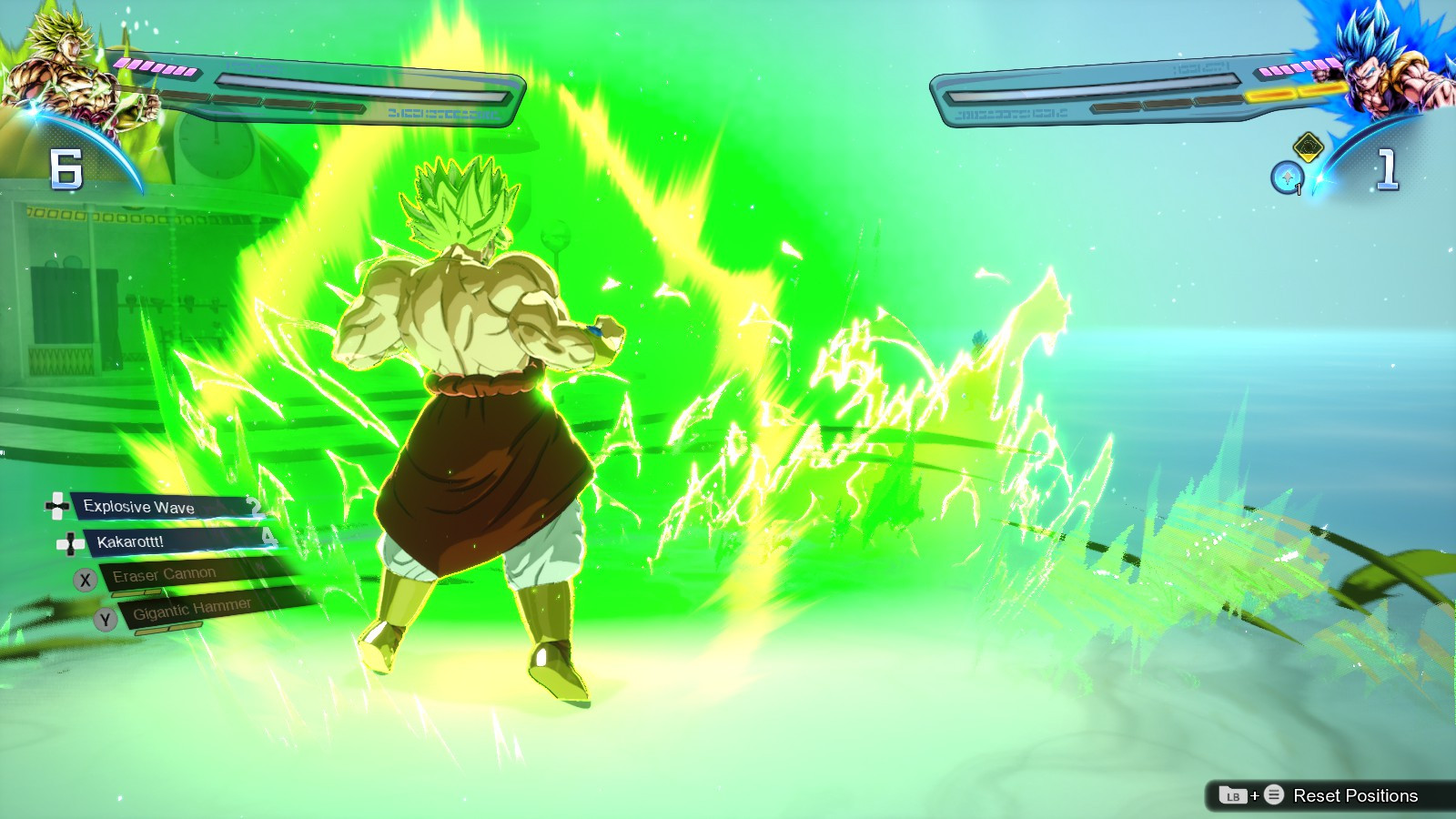This screenshot has height=819, width=1456.
Task: Click the Eraser Cannon skill label
Action: tap(164, 572)
